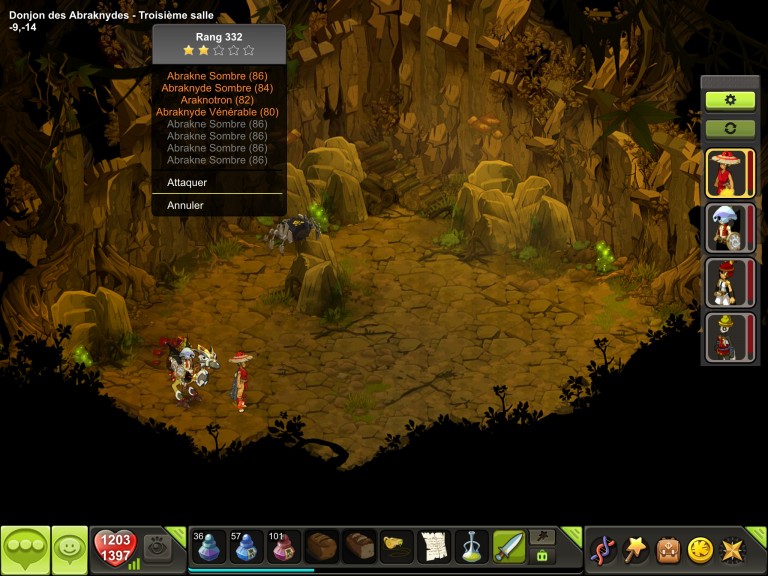768x576 pixels.
Task: Use the blue potion with 57 count
Action: [x=246, y=547]
